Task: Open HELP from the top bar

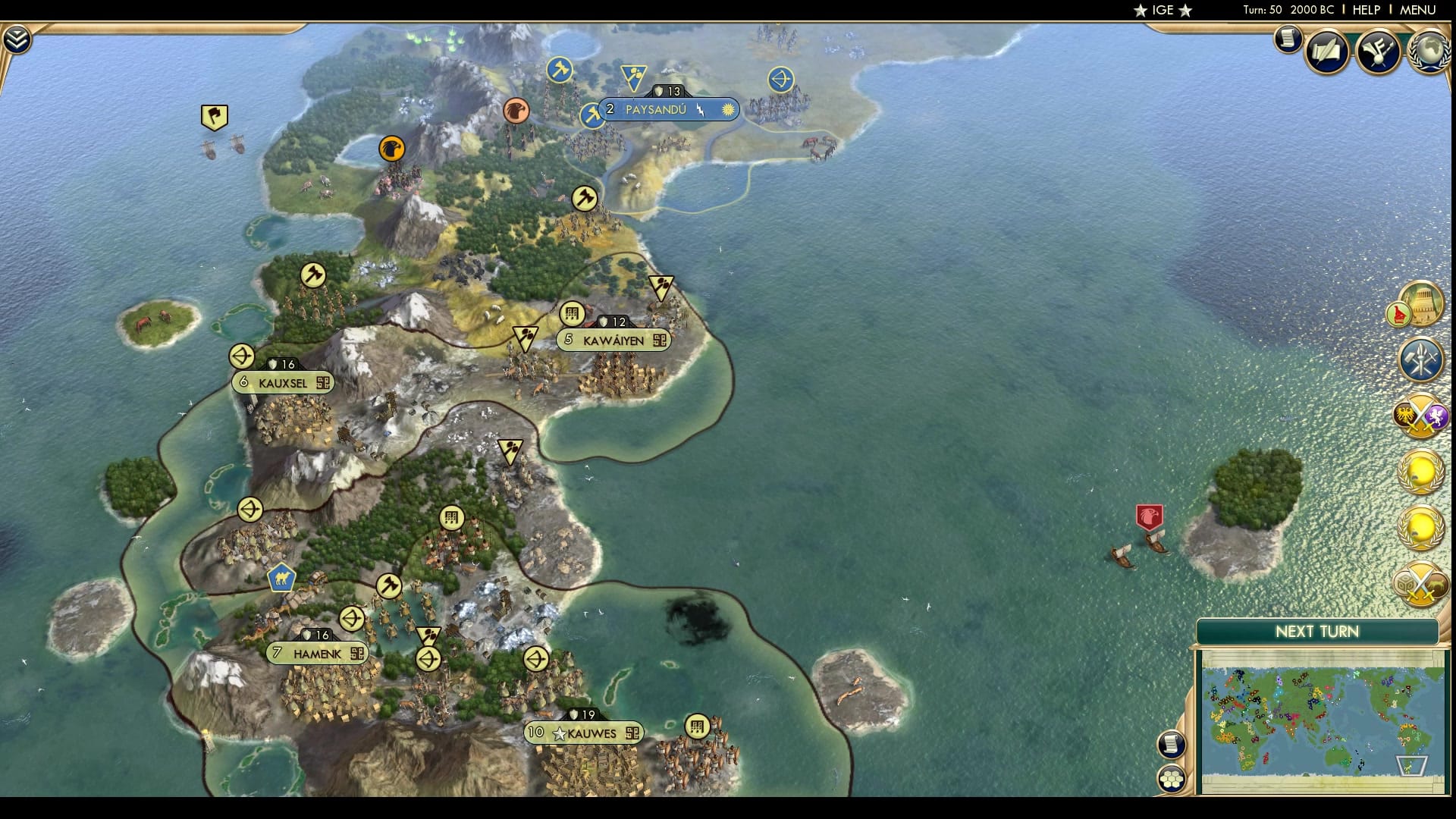Action: tap(1366, 10)
